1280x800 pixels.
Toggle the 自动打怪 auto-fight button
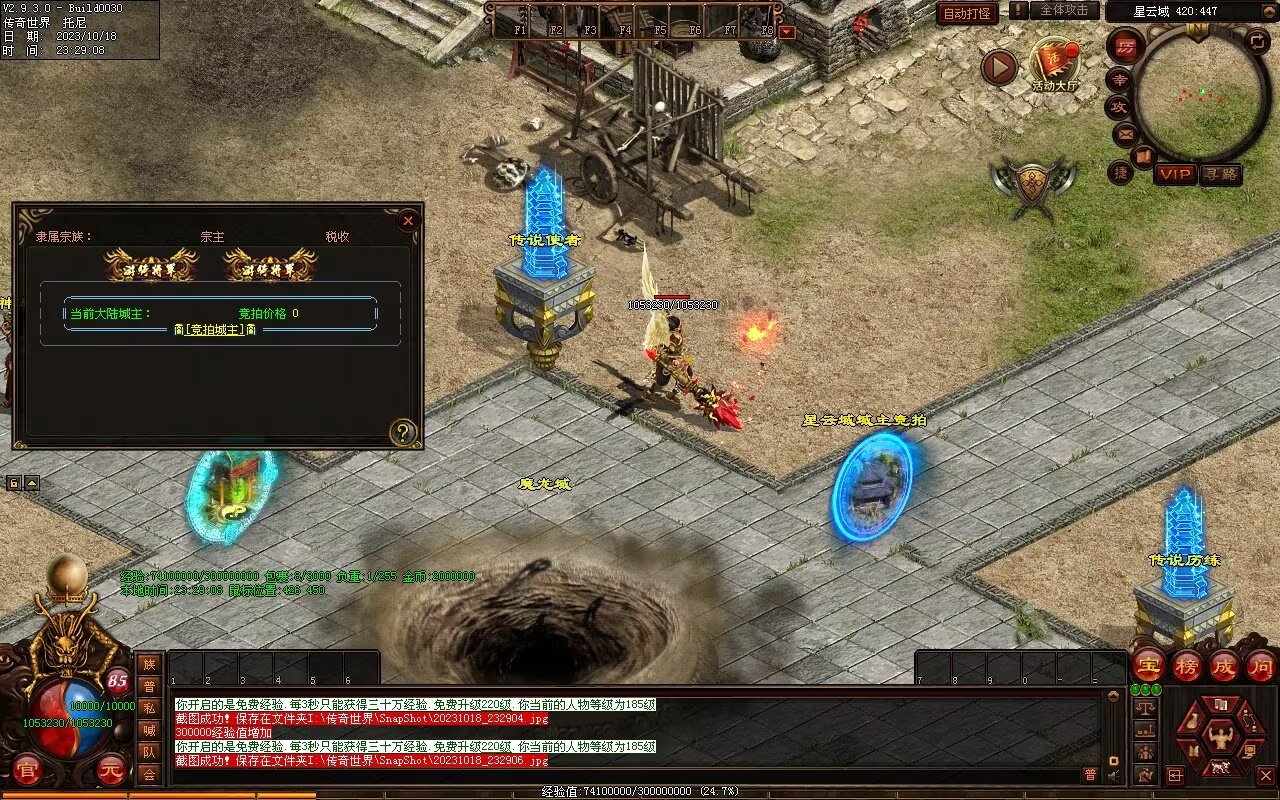[968, 13]
